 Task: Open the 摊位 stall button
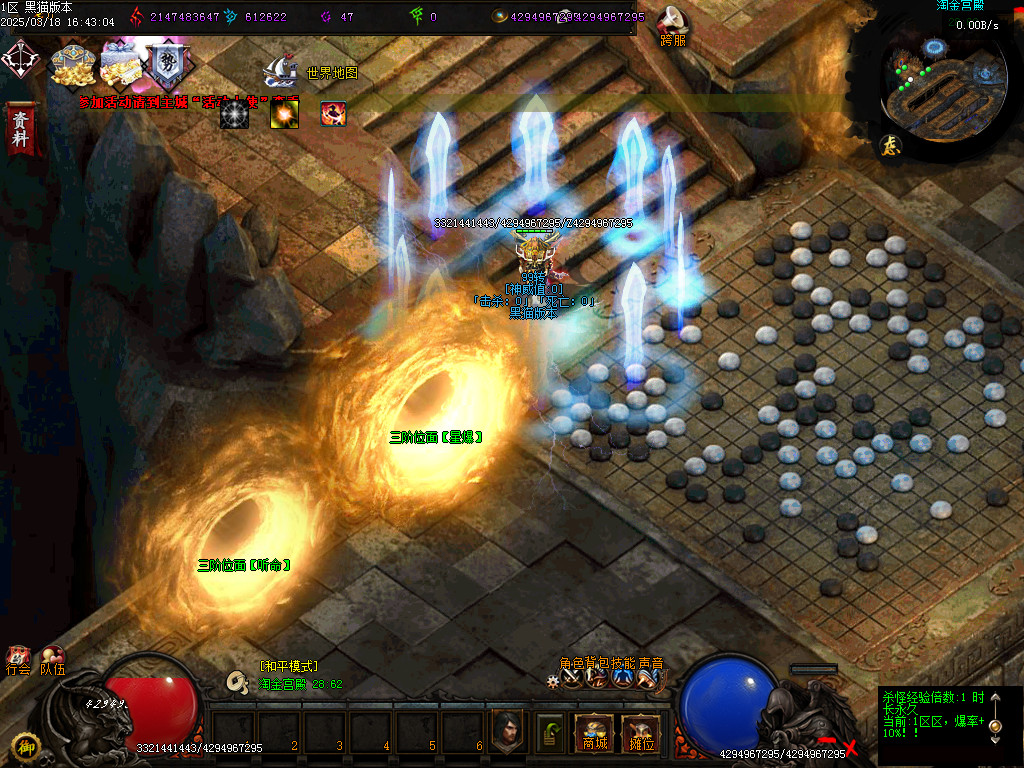[640, 735]
